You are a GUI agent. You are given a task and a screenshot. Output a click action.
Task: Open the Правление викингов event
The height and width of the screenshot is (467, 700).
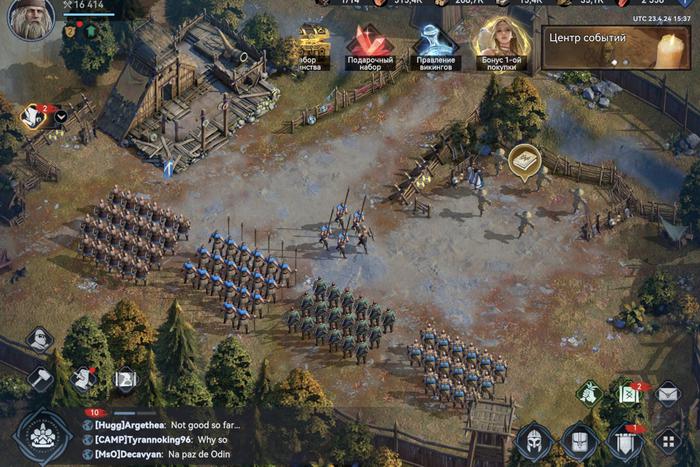click(x=435, y=45)
